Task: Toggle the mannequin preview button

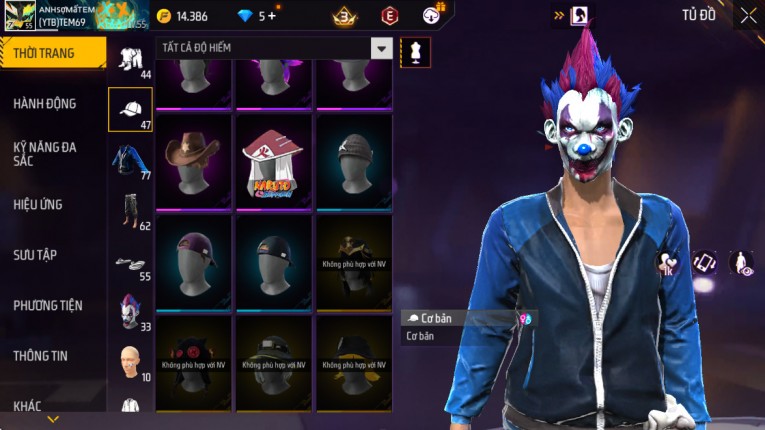Action: pos(415,52)
